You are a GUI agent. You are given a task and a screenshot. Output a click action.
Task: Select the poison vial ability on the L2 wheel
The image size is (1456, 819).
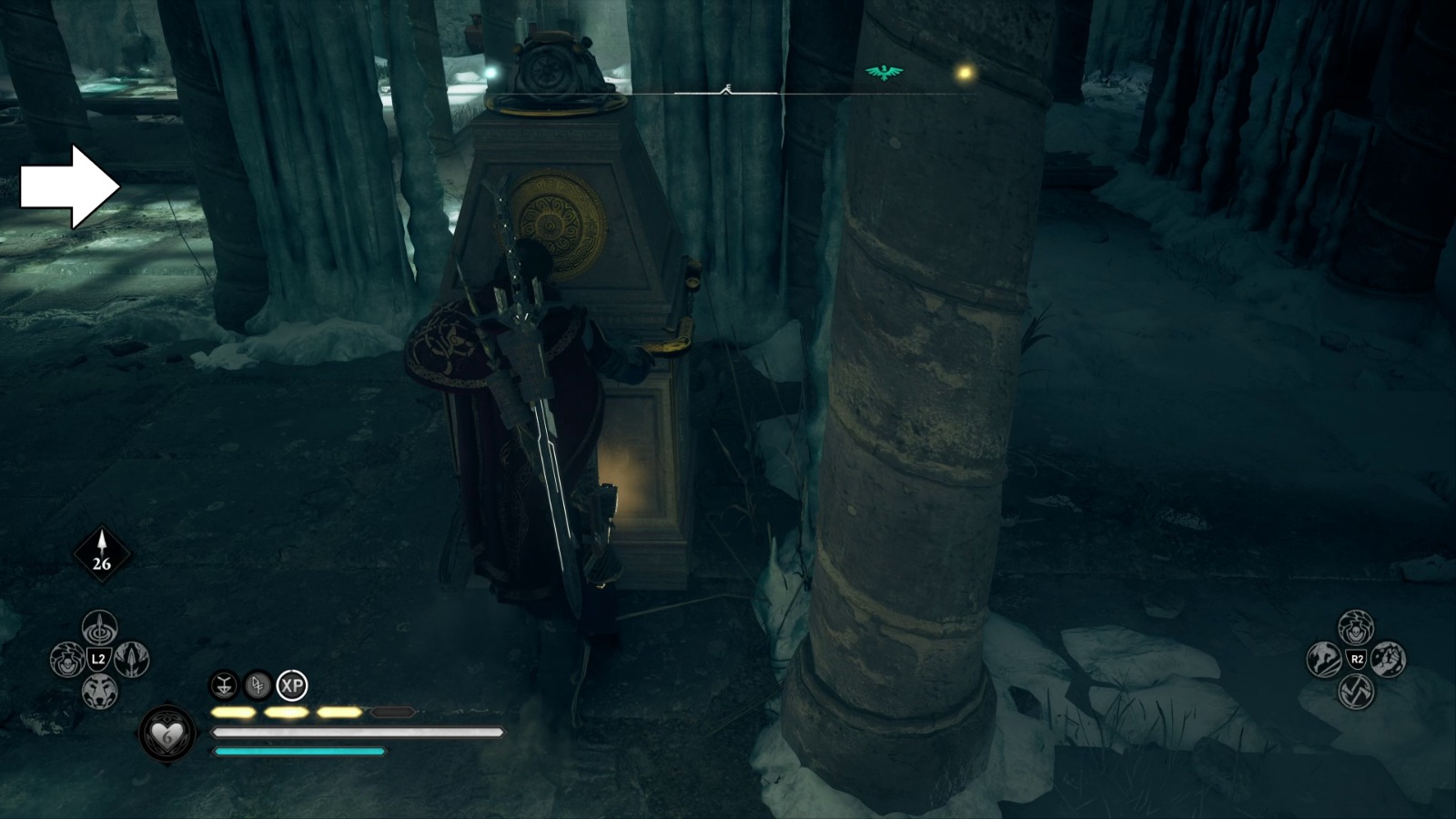[67, 660]
